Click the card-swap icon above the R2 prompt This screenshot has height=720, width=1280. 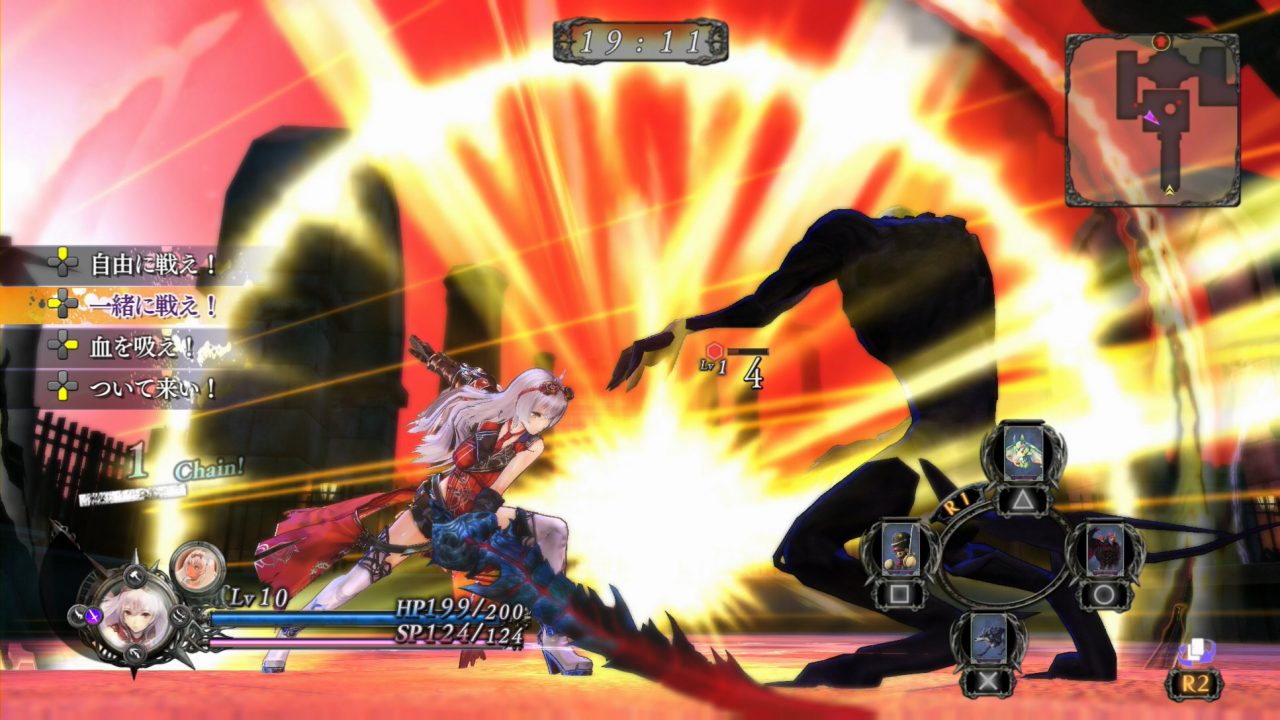pos(1196,650)
